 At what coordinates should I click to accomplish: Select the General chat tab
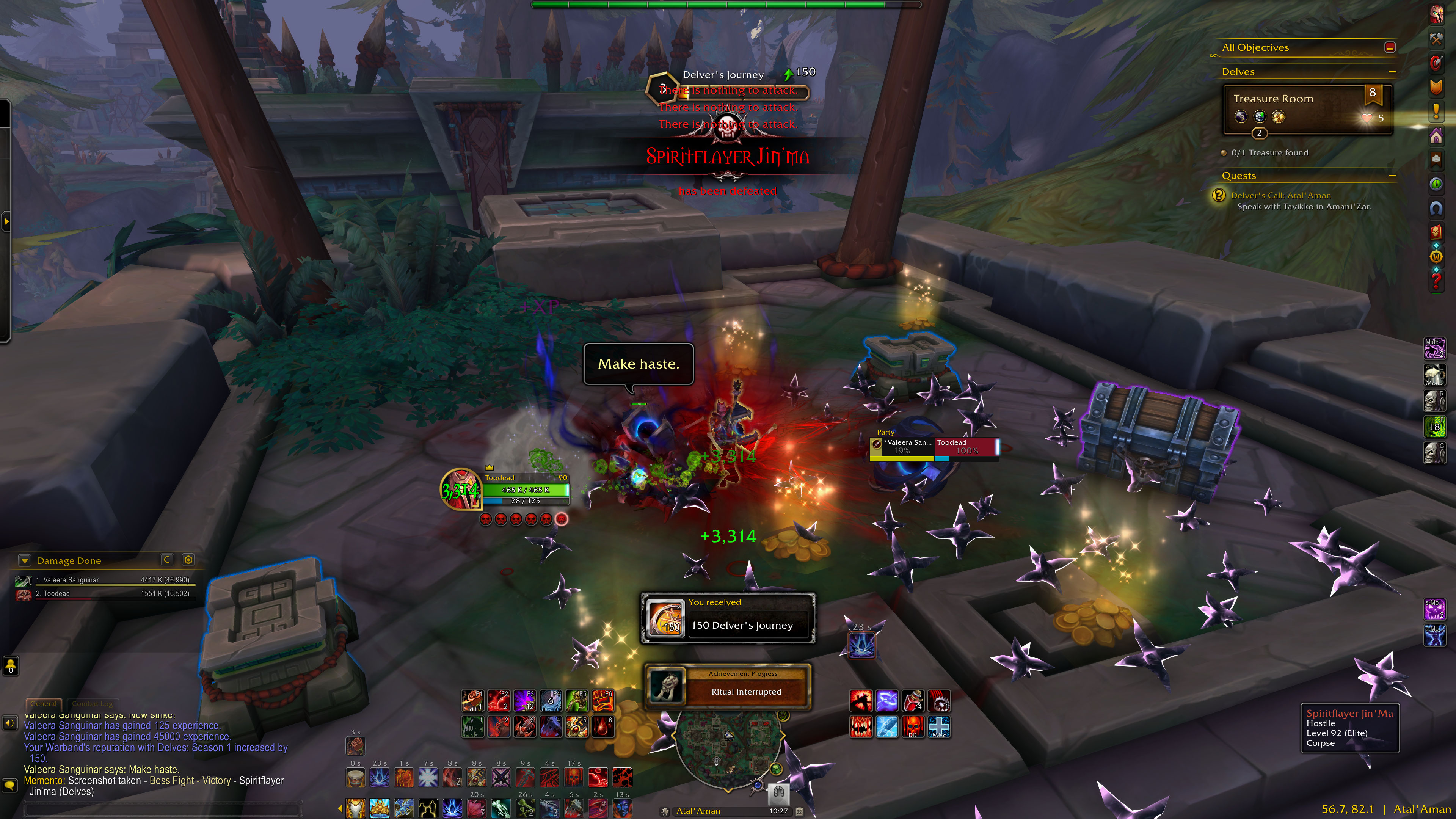point(44,704)
